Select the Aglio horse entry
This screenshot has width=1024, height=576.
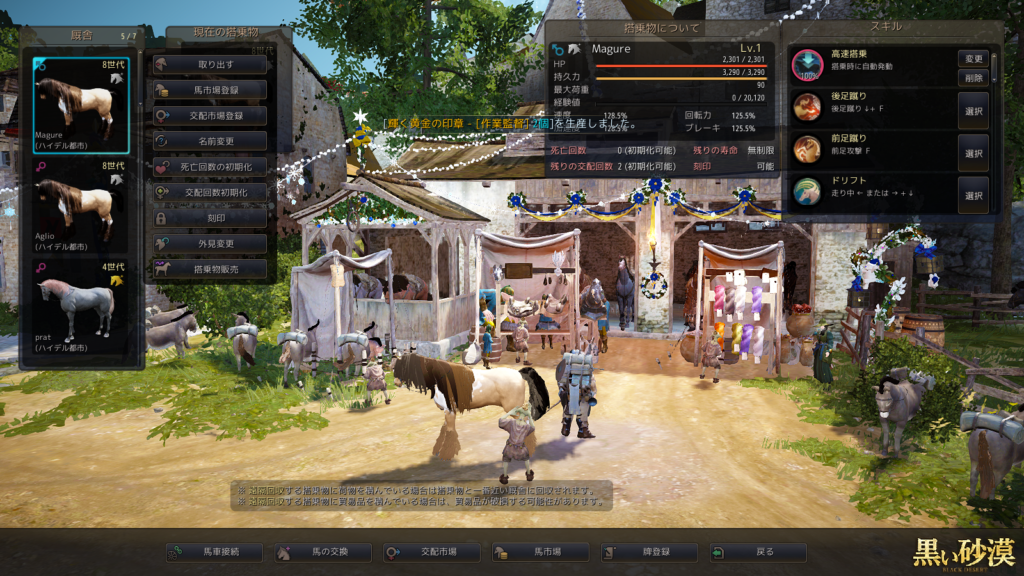(80, 206)
